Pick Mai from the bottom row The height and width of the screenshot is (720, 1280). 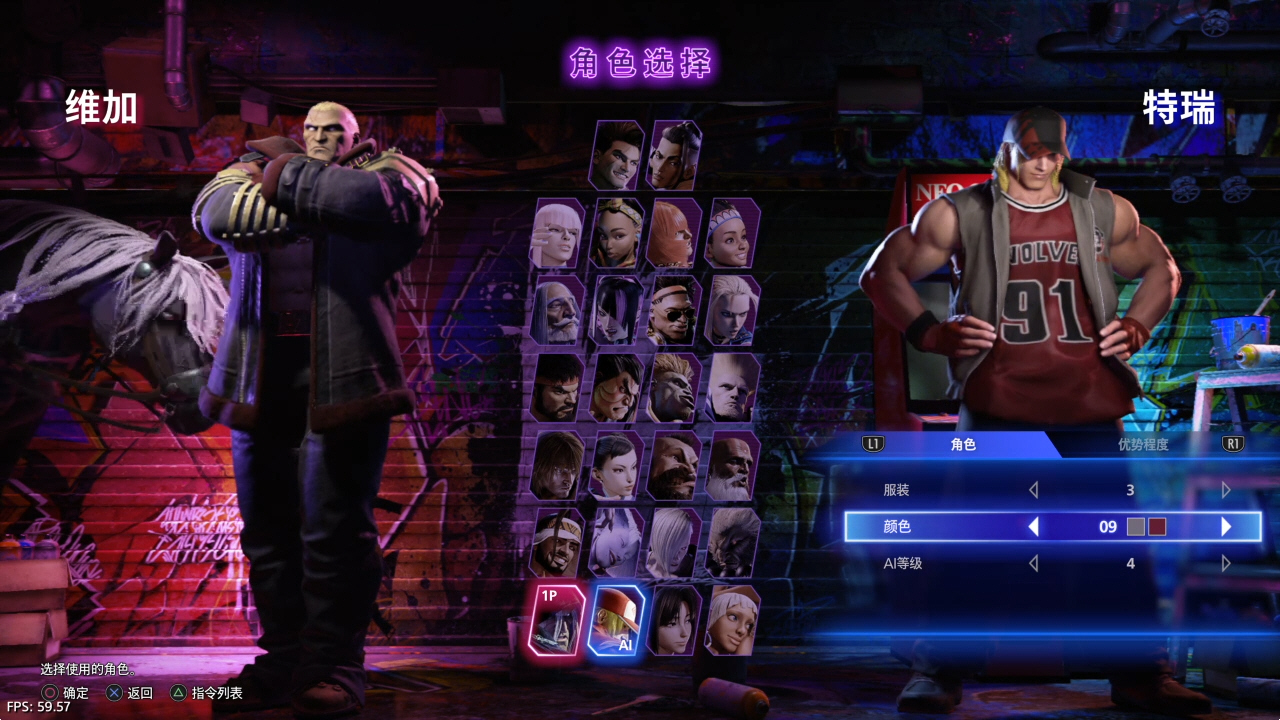coord(674,621)
